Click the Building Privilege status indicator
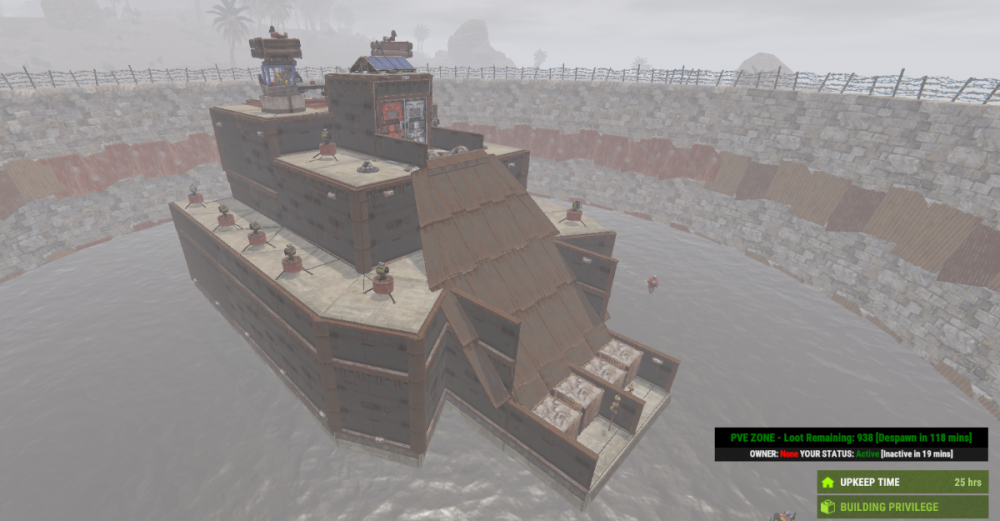The width and height of the screenshot is (1000, 521). point(903,507)
